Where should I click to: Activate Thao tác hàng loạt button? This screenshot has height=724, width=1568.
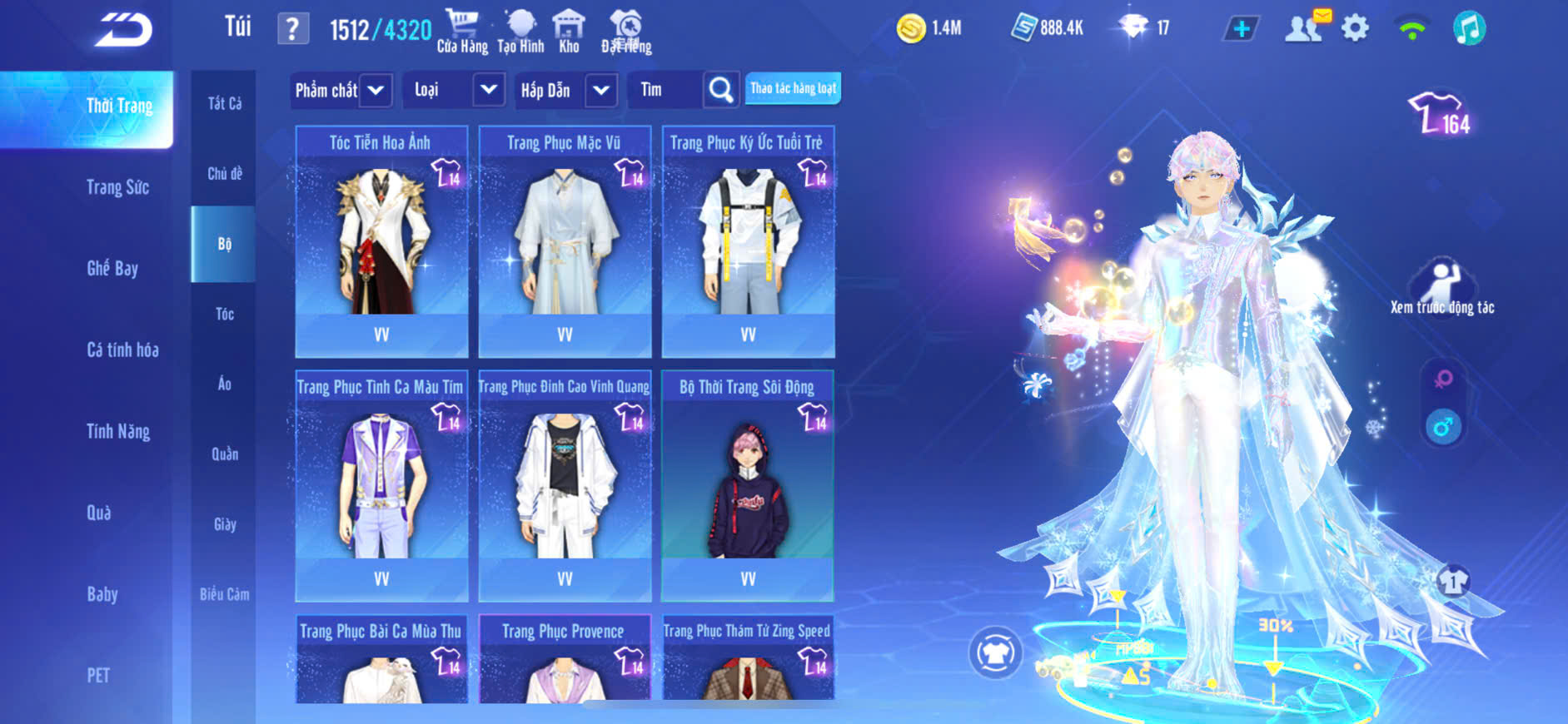click(x=793, y=88)
